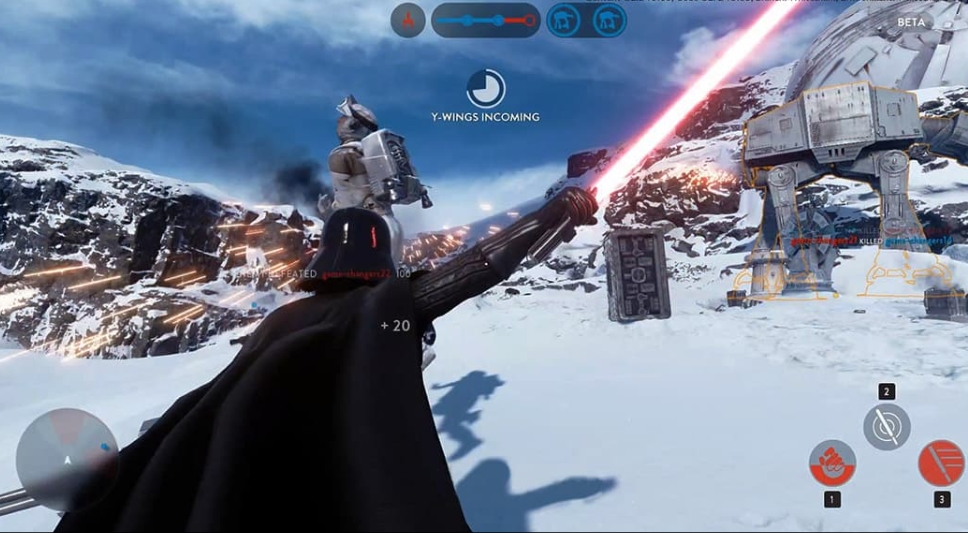Click the uplink objective progress tracker
This screenshot has width=968, height=533.
pos(485,20)
